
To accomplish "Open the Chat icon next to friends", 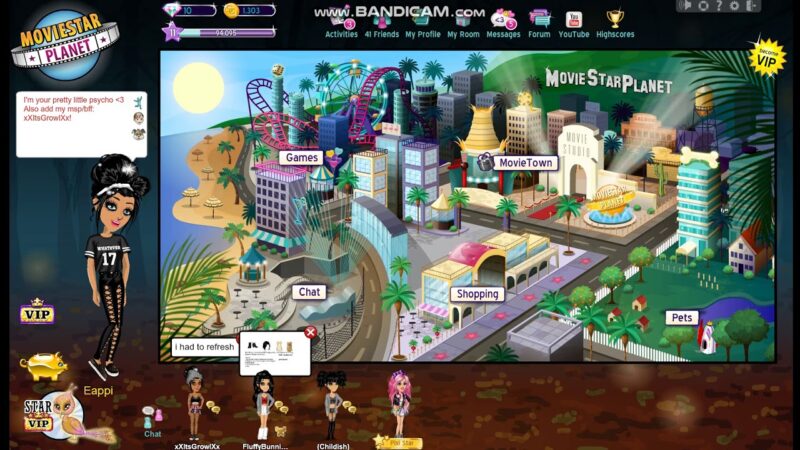I will coord(152,421).
